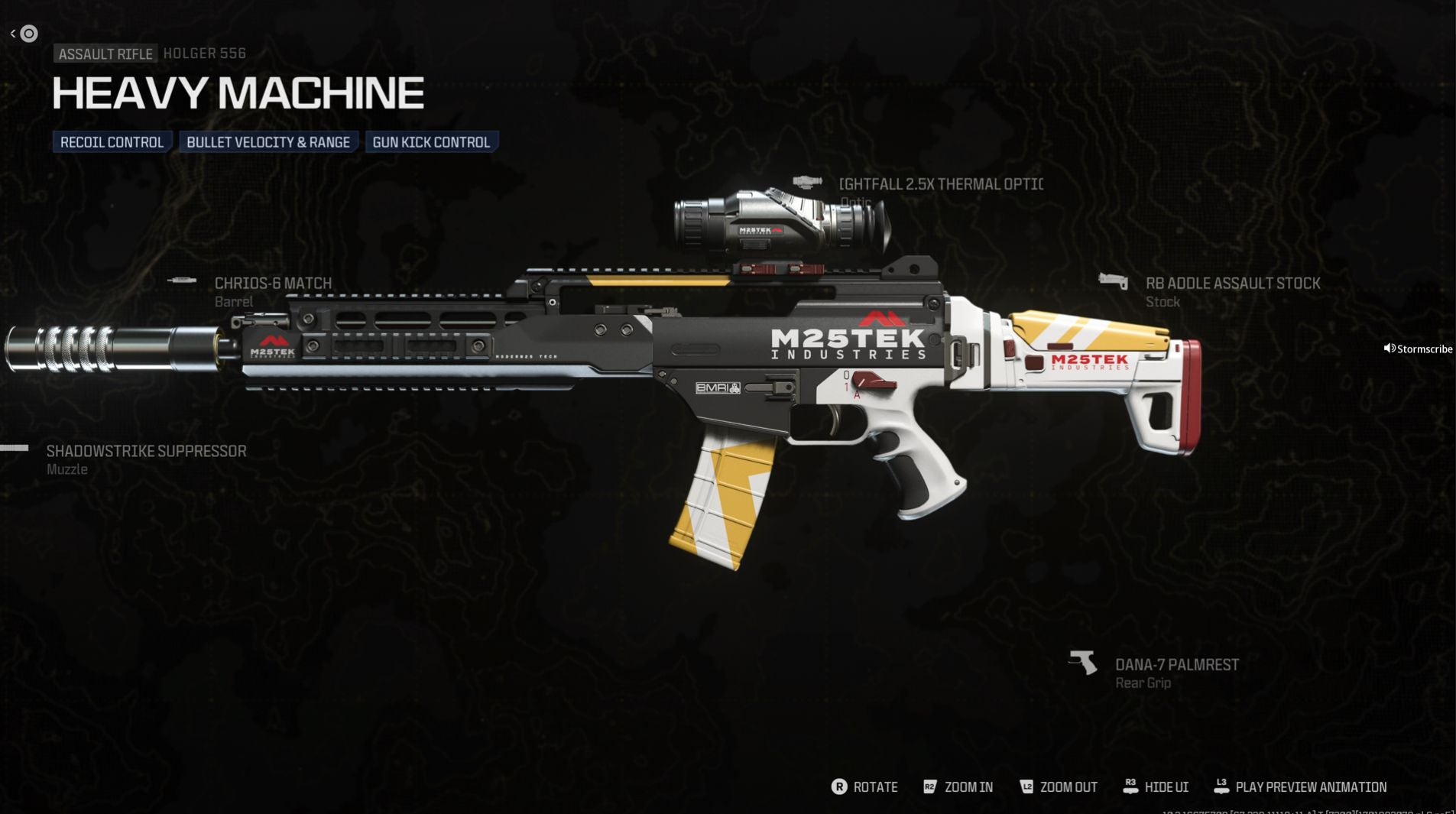
Task: Click the R2 Zoom In icon
Action: (x=931, y=786)
